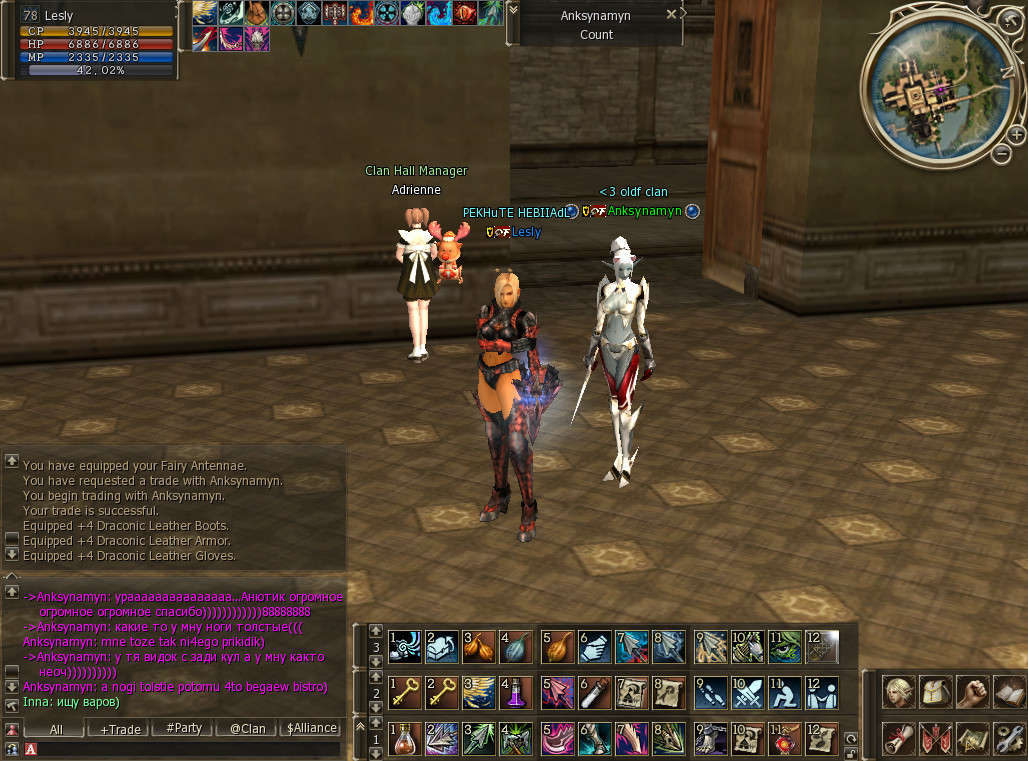Switch to the All chat tab

click(56, 729)
